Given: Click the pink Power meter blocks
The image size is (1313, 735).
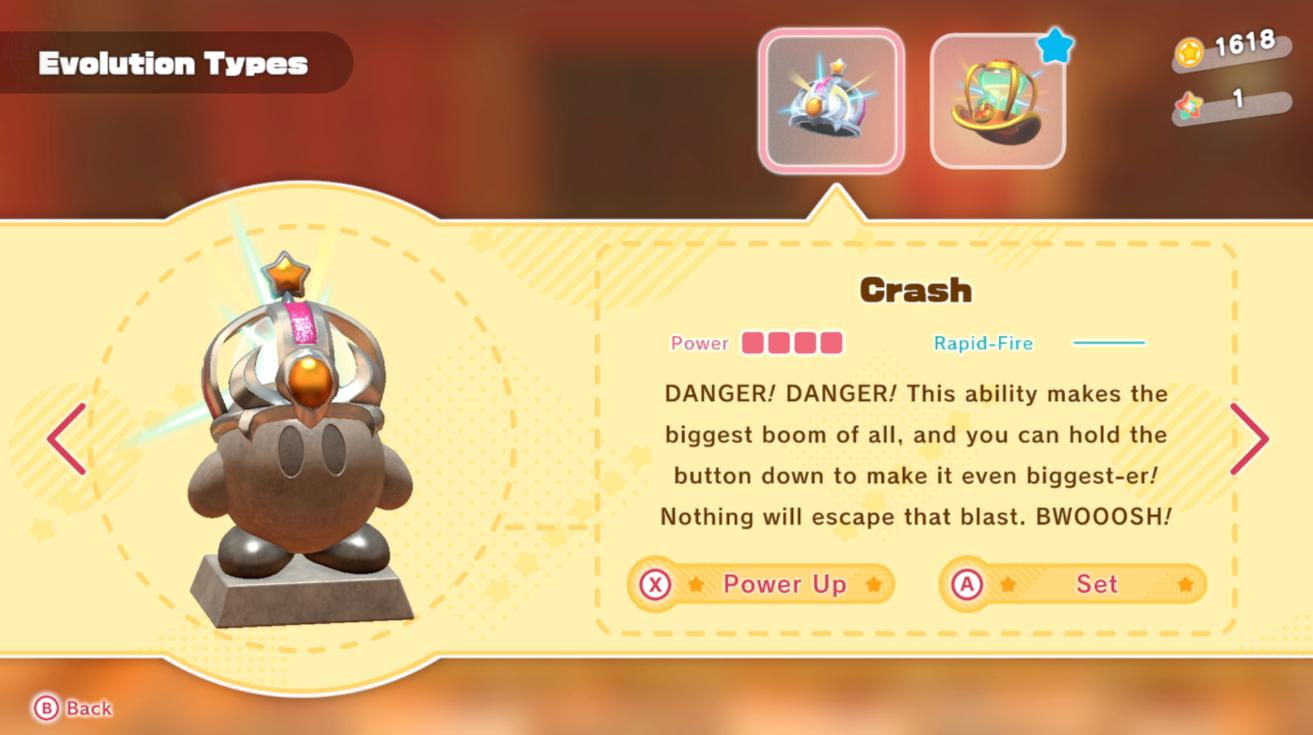Looking at the screenshot, I should tap(792, 343).
